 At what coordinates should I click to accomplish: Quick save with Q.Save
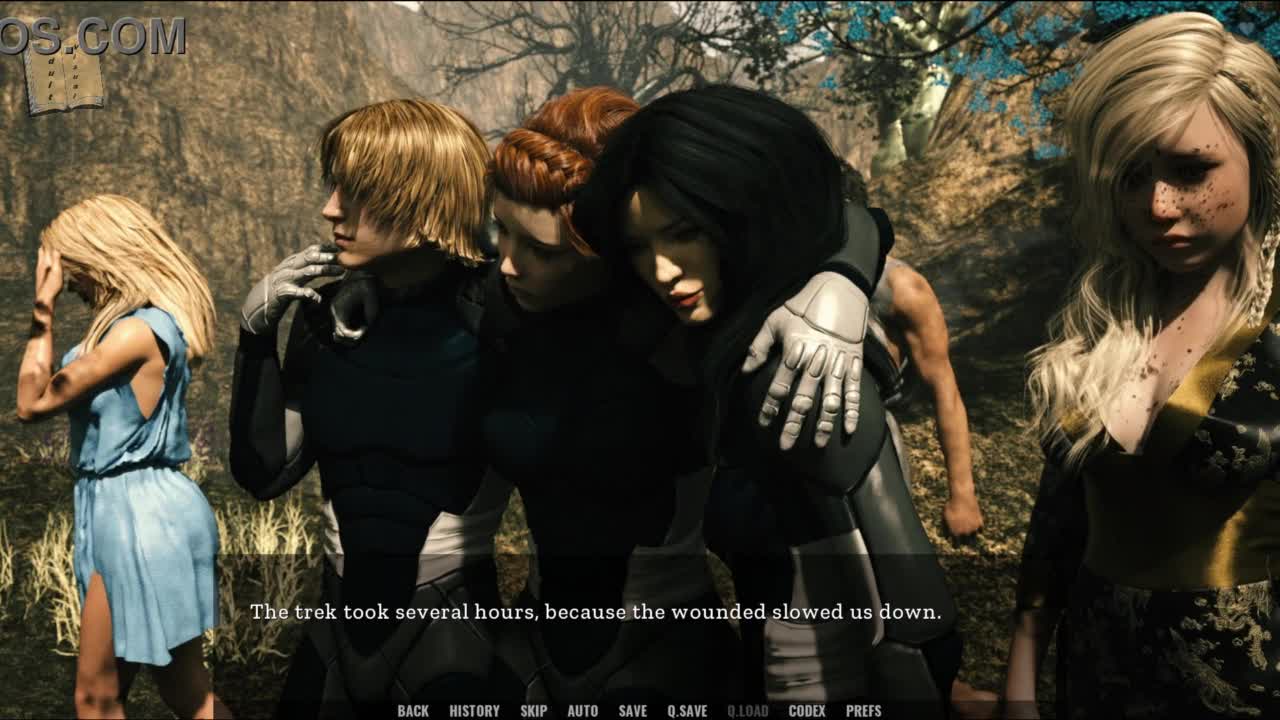click(687, 711)
